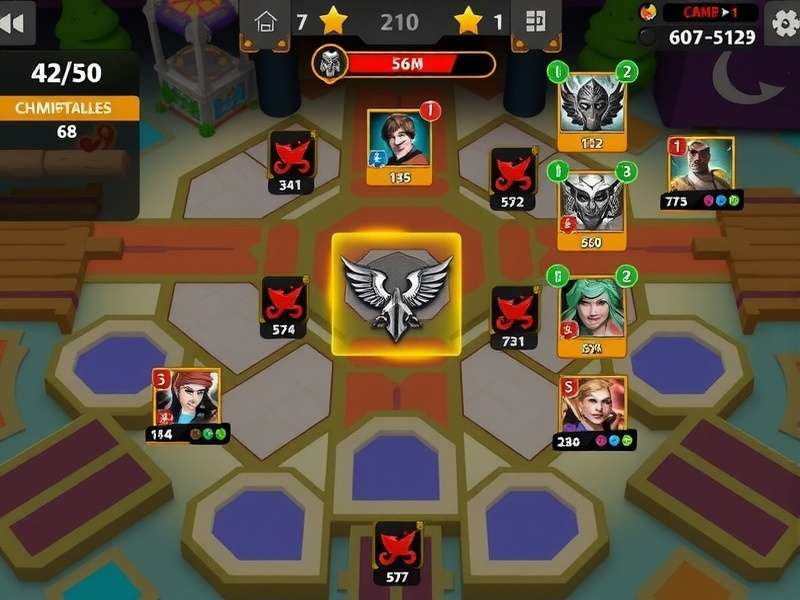
Task: Select the blonde woman hero card
Action: [x=594, y=410]
